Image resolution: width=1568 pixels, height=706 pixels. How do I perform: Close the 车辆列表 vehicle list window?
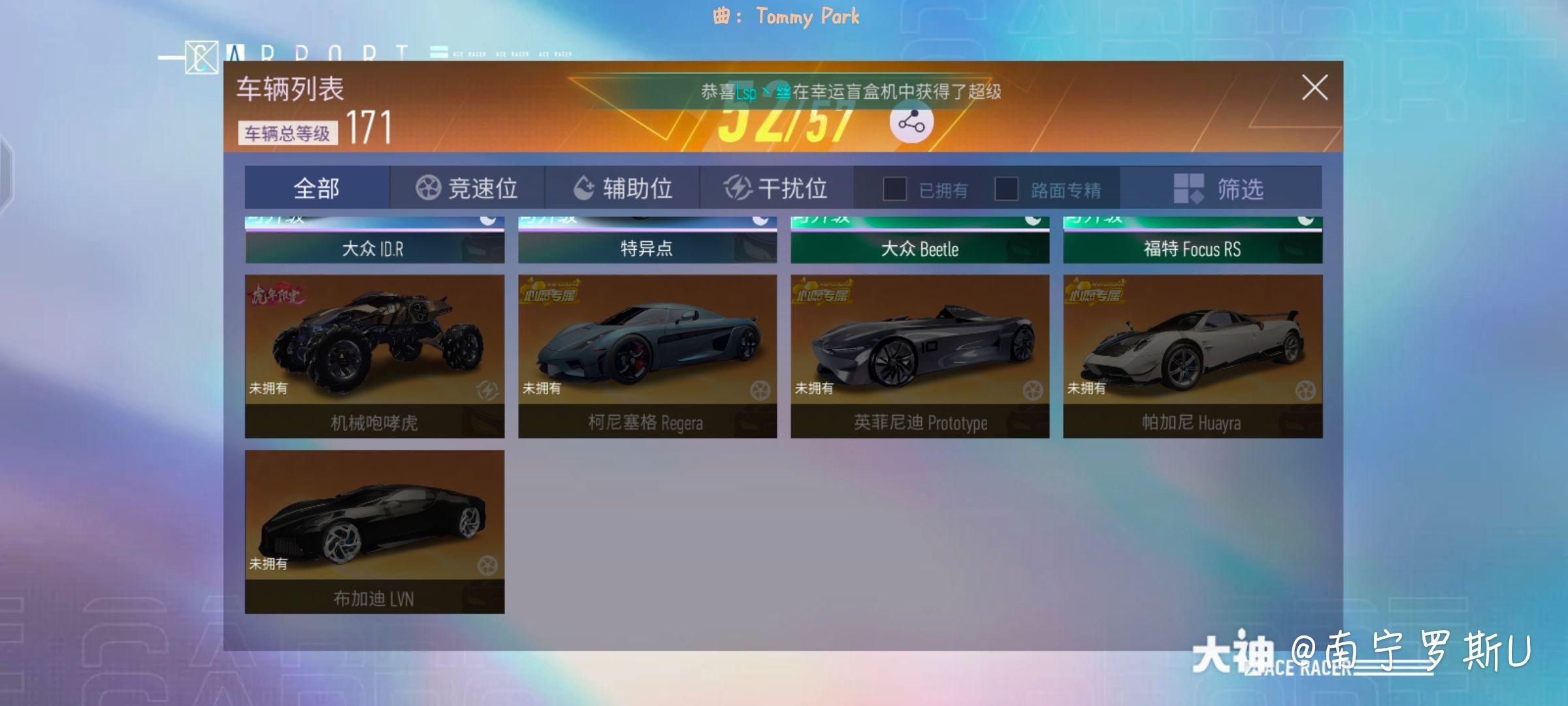1313,88
